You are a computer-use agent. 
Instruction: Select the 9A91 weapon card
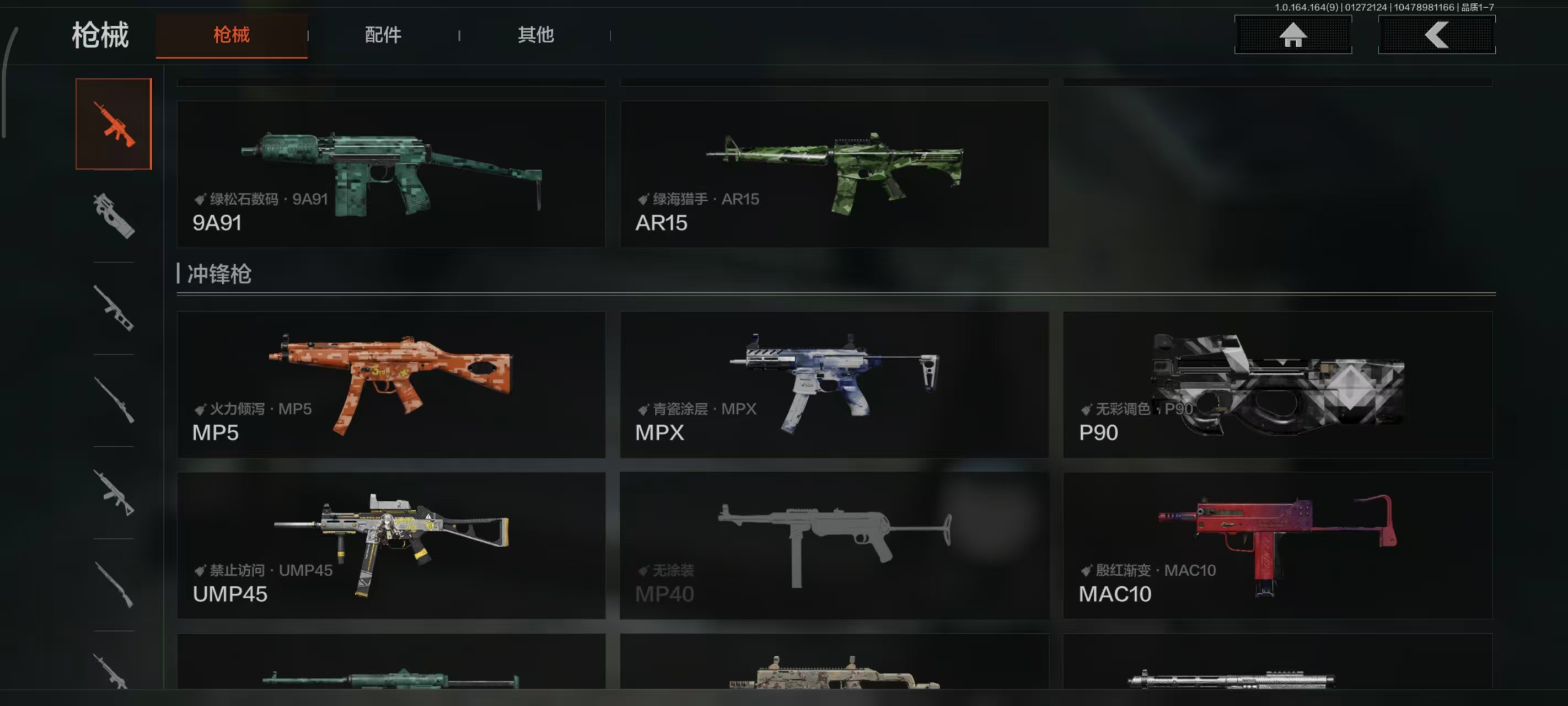391,174
